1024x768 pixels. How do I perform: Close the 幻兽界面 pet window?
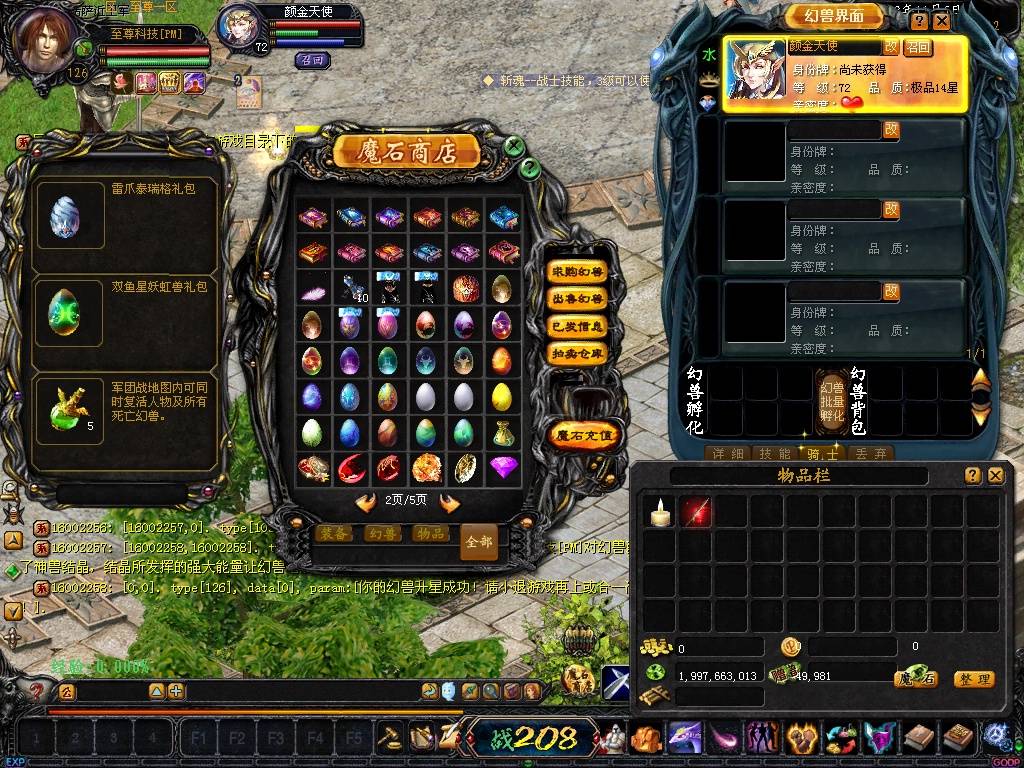[x=941, y=20]
